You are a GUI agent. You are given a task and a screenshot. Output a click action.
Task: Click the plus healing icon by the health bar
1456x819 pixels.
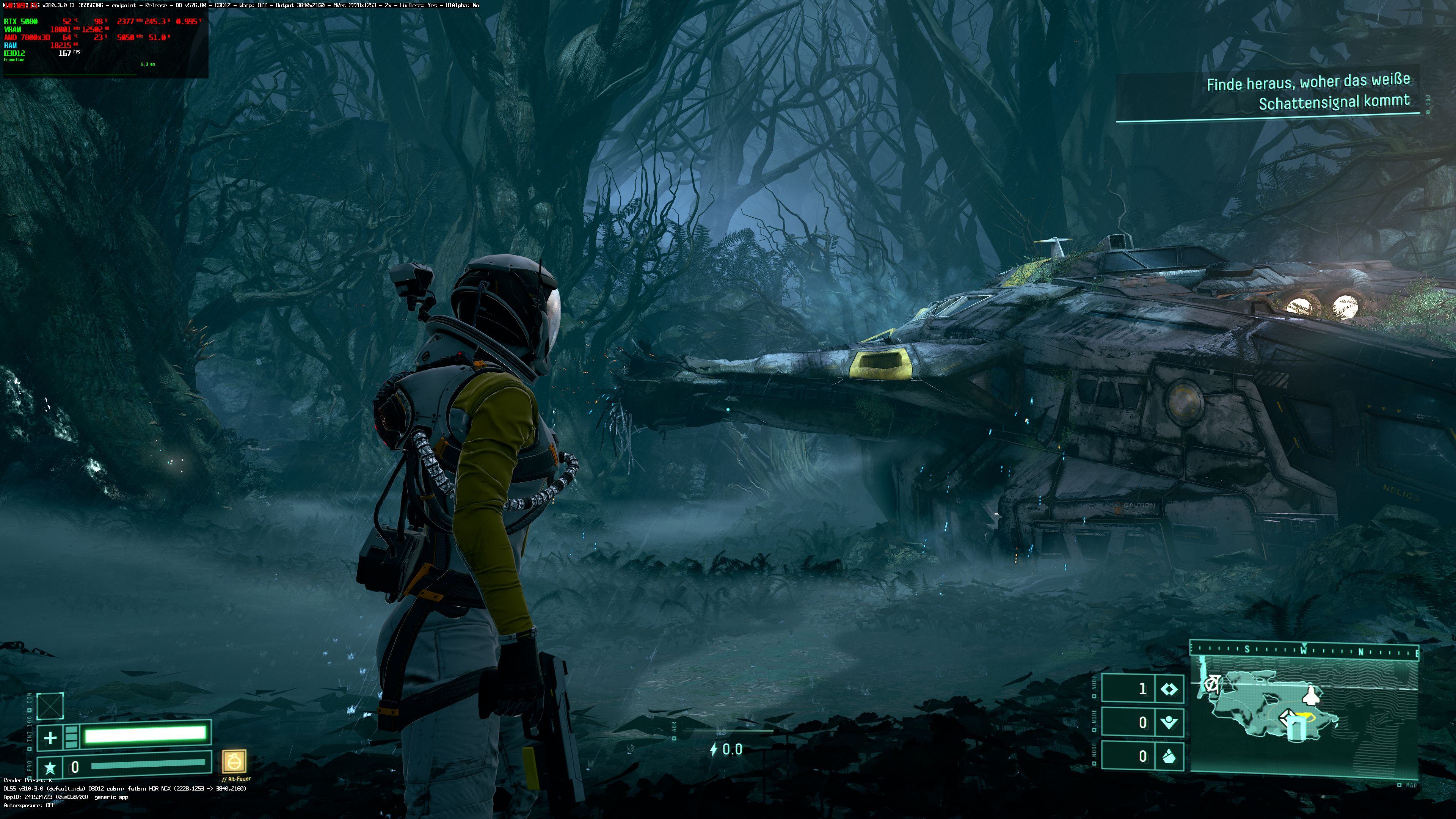tap(50, 737)
